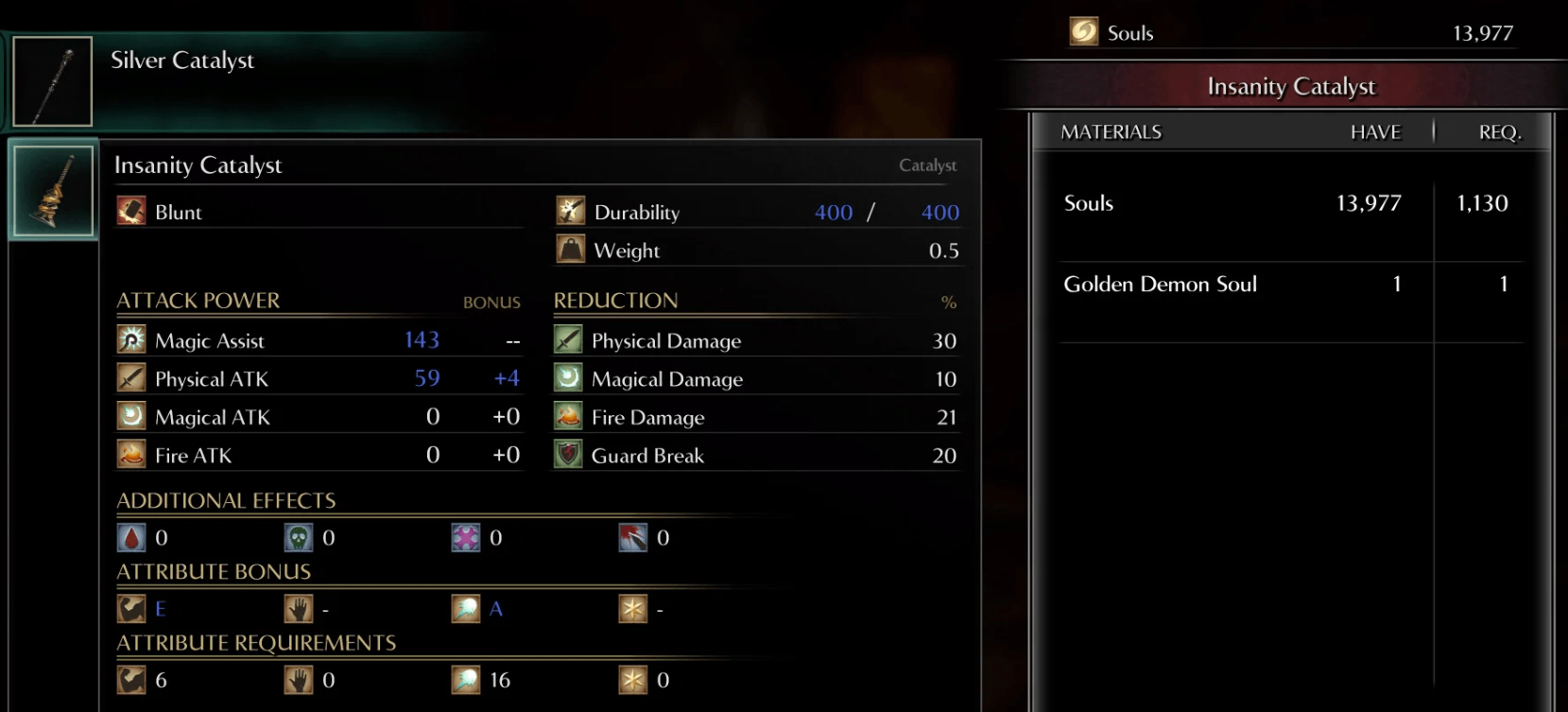Click the Magical Damage reduction icon
This screenshot has width=1568, height=712.
click(x=566, y=377)
